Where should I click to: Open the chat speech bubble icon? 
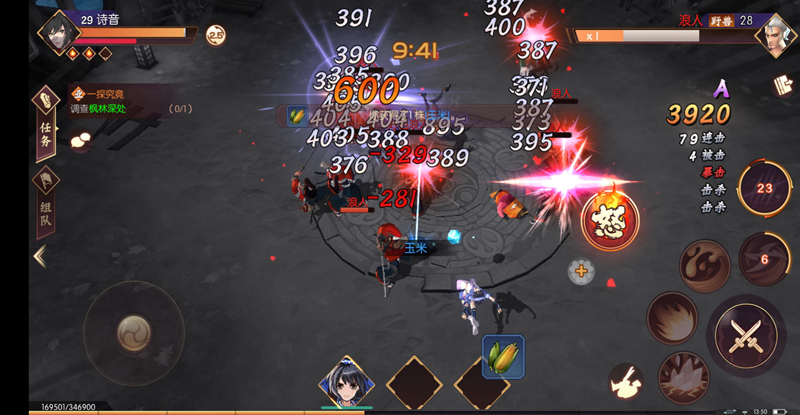coord(79,142)
